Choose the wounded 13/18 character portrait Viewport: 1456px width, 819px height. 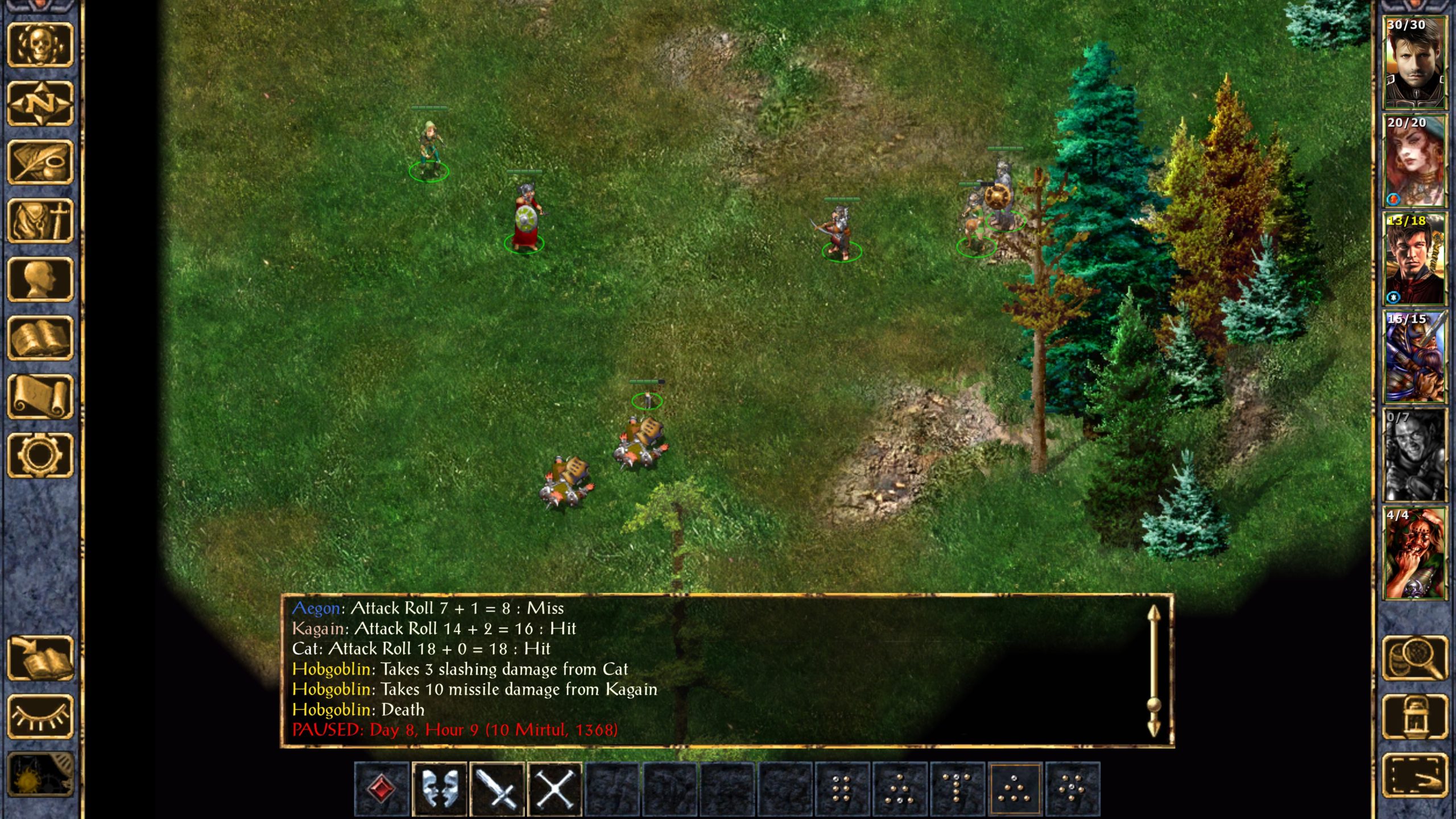tap(1414, 259)
